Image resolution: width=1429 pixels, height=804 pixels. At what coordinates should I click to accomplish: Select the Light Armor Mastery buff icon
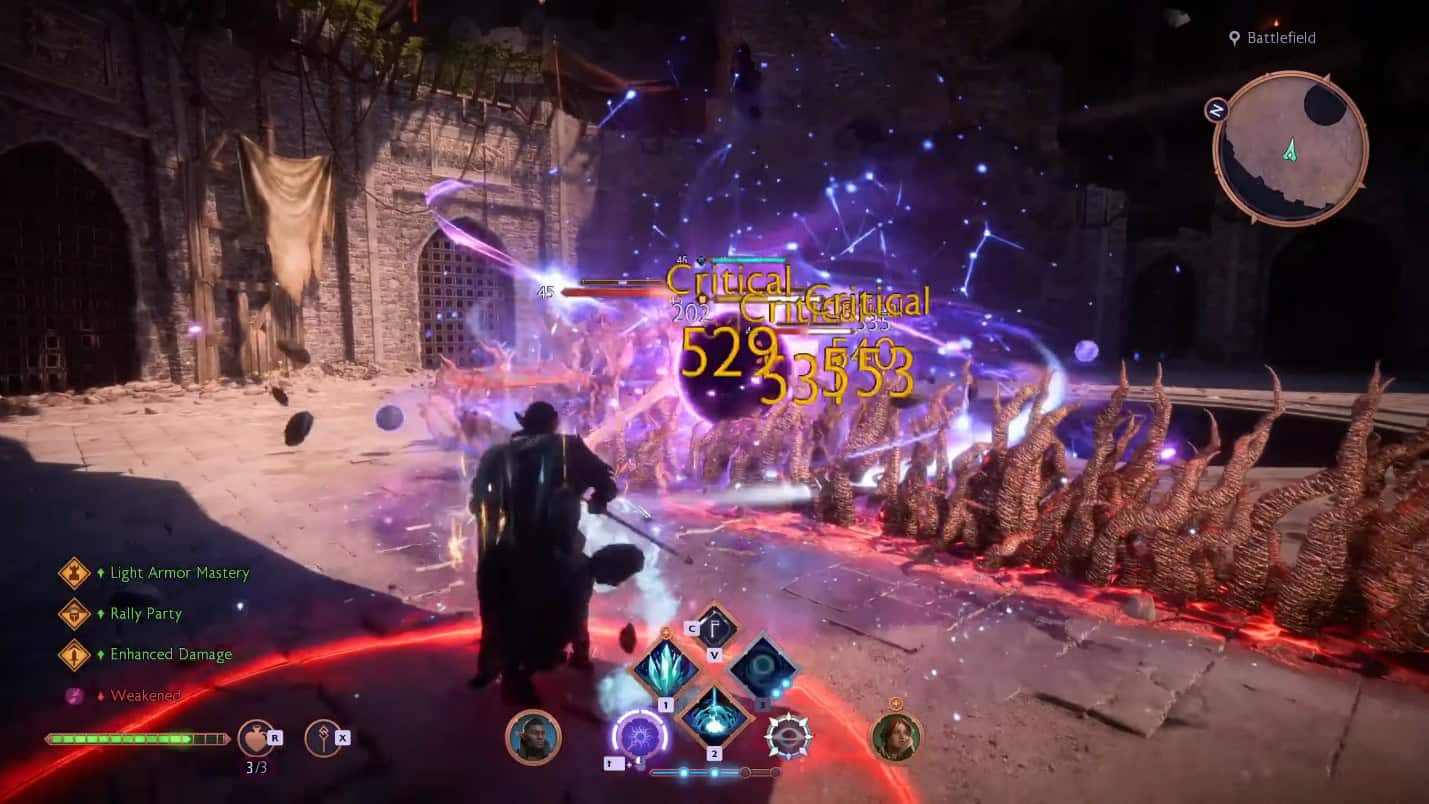(74, 573)
